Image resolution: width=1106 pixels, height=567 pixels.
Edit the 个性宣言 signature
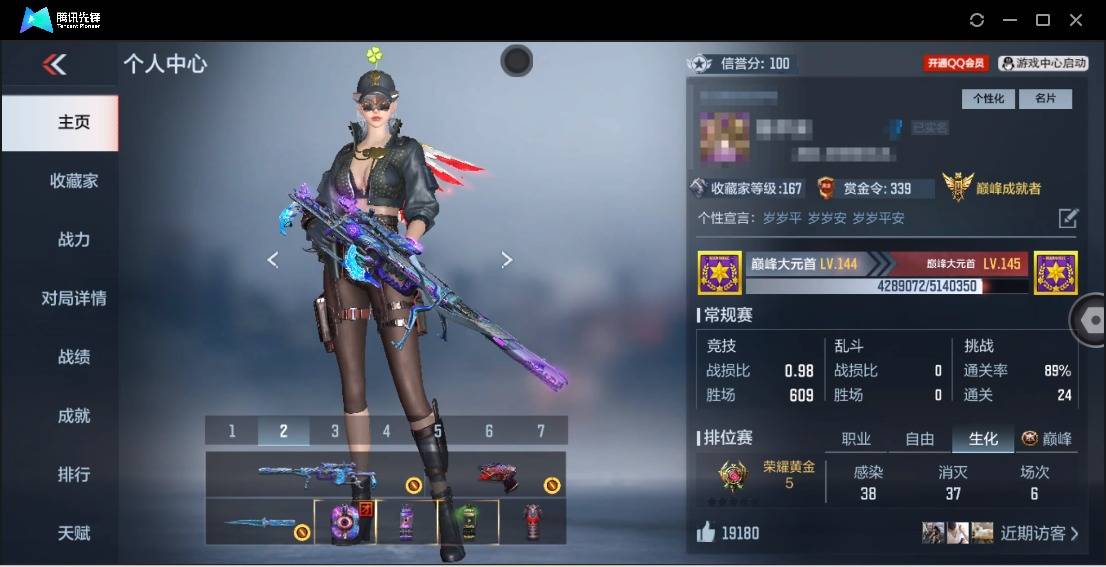(x=1068, y=218)
